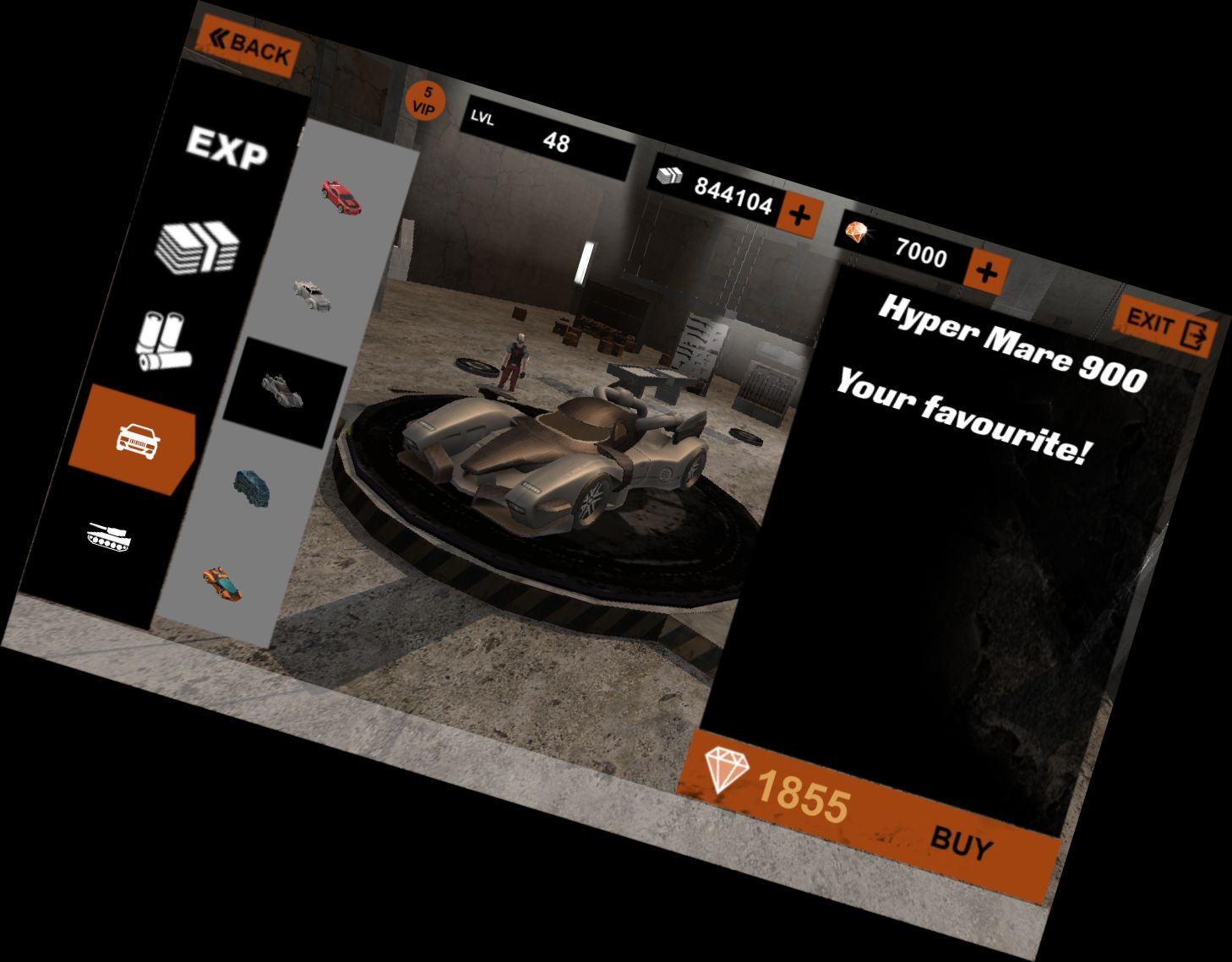Screen dimensions: 1232x962
Task: Open the tank vehicles category
Action: coord(110,535)
